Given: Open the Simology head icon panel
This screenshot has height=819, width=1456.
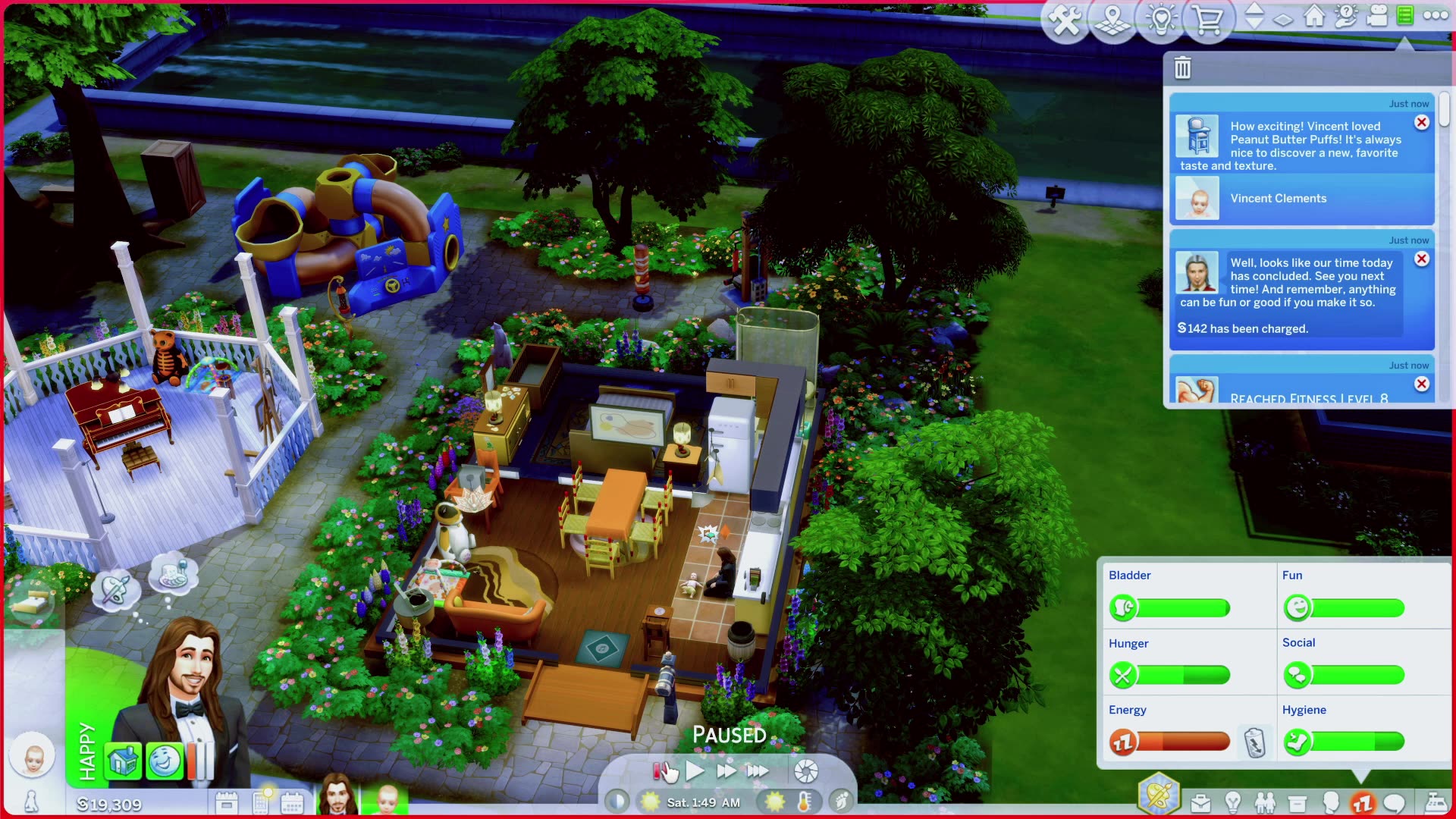Looking at the screenshot, I should (x=1331, y=802).
